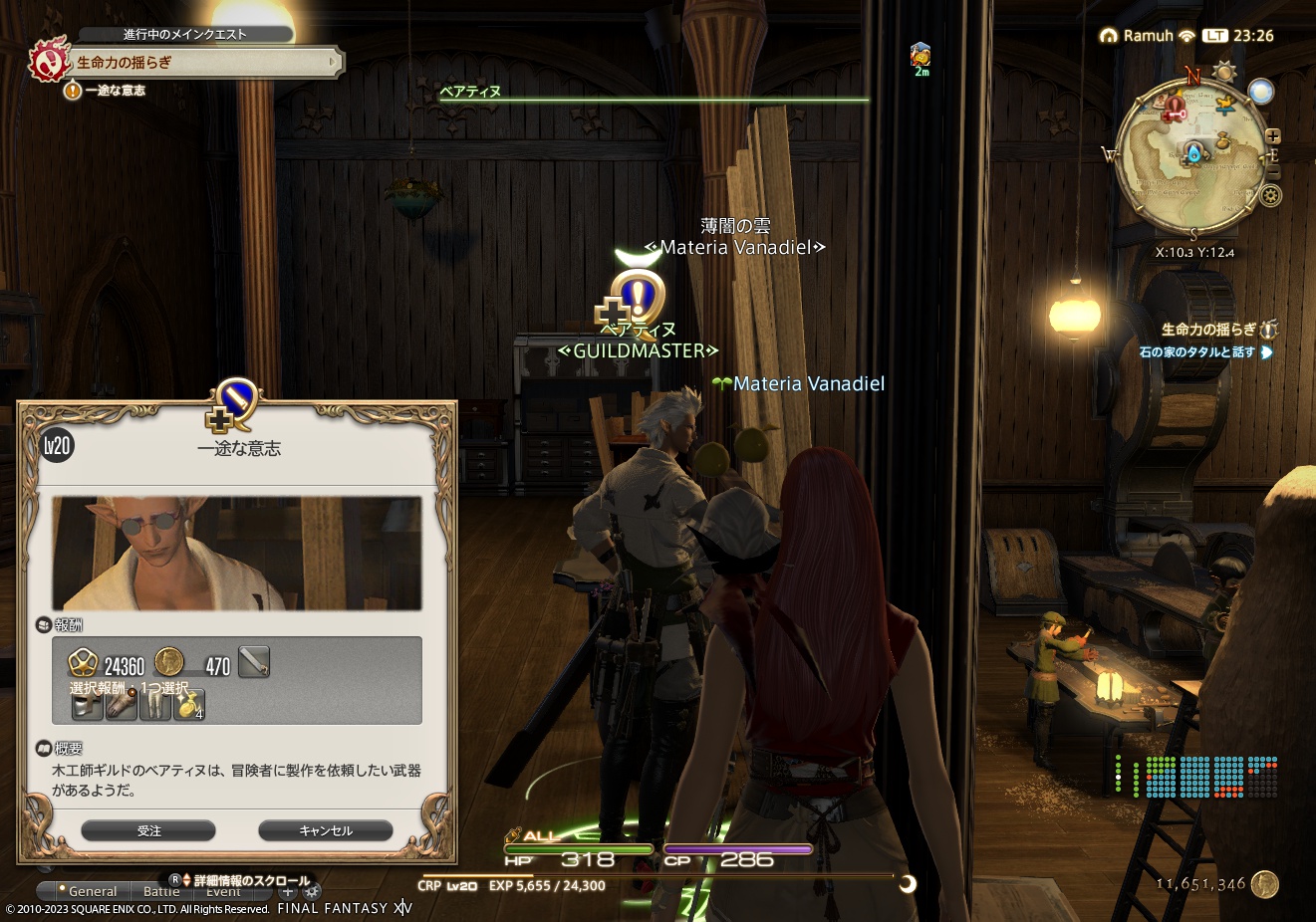Inspect the saw weapon reward icon
Screen dimensions: 1316x922
click(254, 662)
